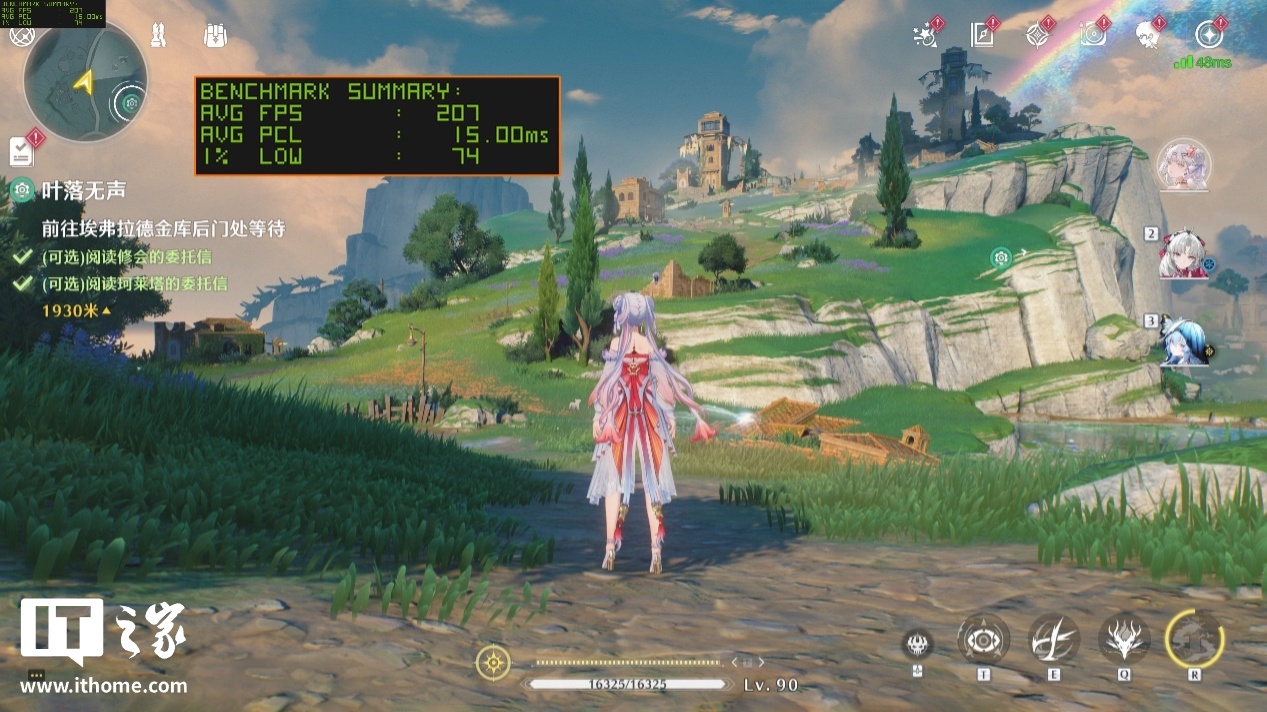
Task: Click the chess-piece icon beside the minimap
Action: 157,36
